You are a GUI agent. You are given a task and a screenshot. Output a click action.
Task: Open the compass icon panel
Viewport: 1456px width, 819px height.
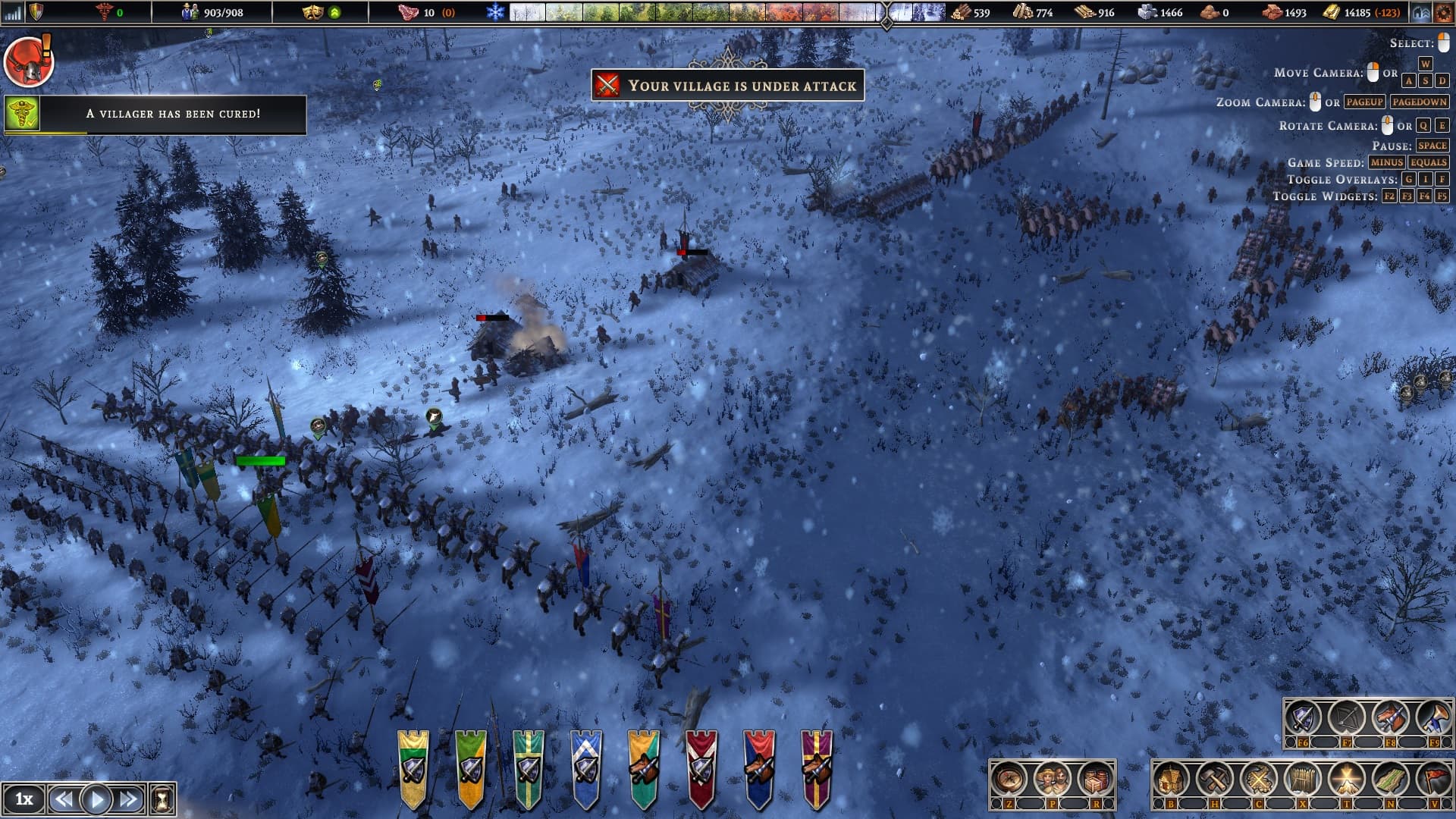click(1009, 780)
